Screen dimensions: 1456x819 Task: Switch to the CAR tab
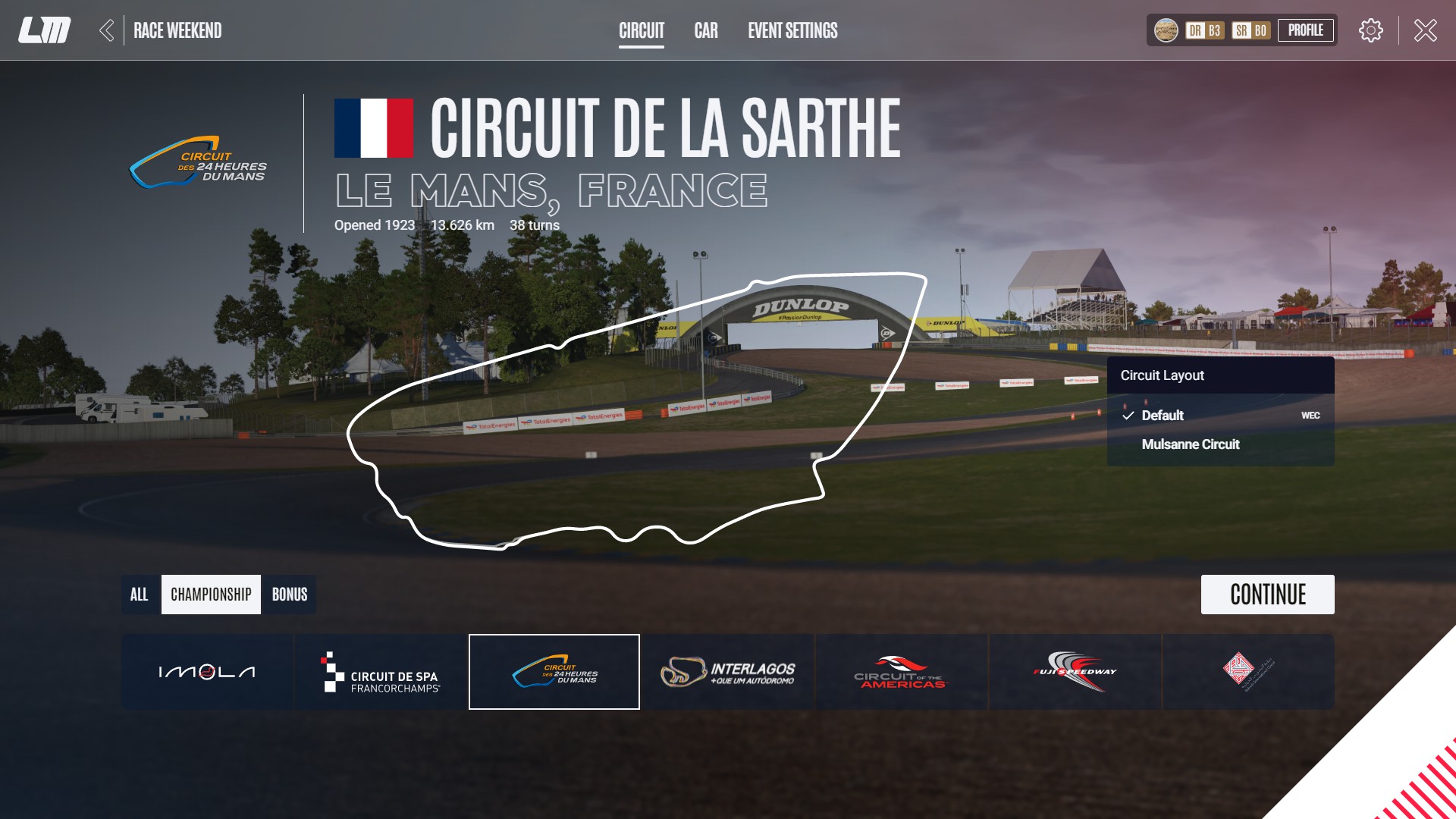tap(706, 31)
